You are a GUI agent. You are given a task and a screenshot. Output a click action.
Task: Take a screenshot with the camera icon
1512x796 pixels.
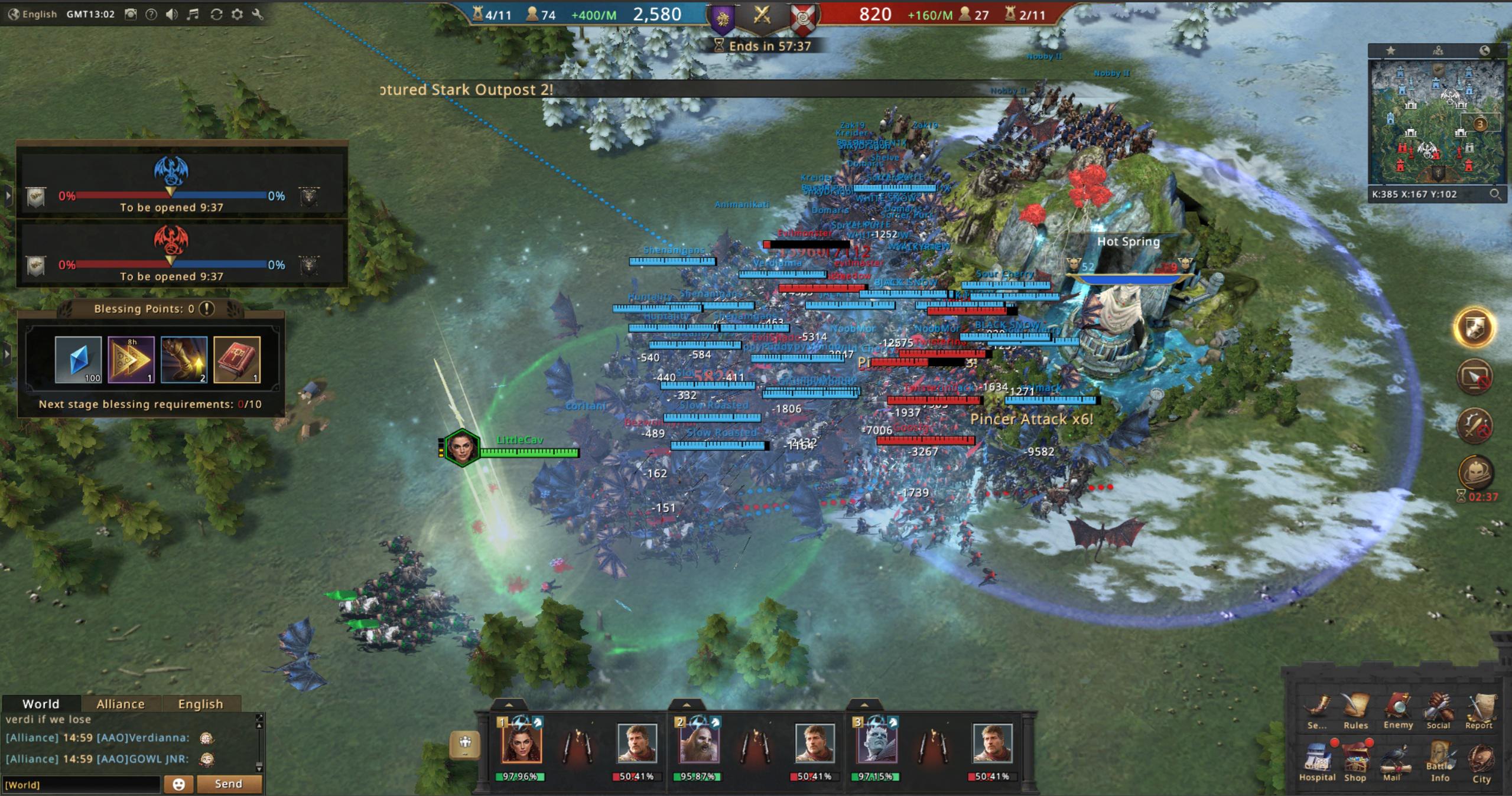click(x=131, y=14)
